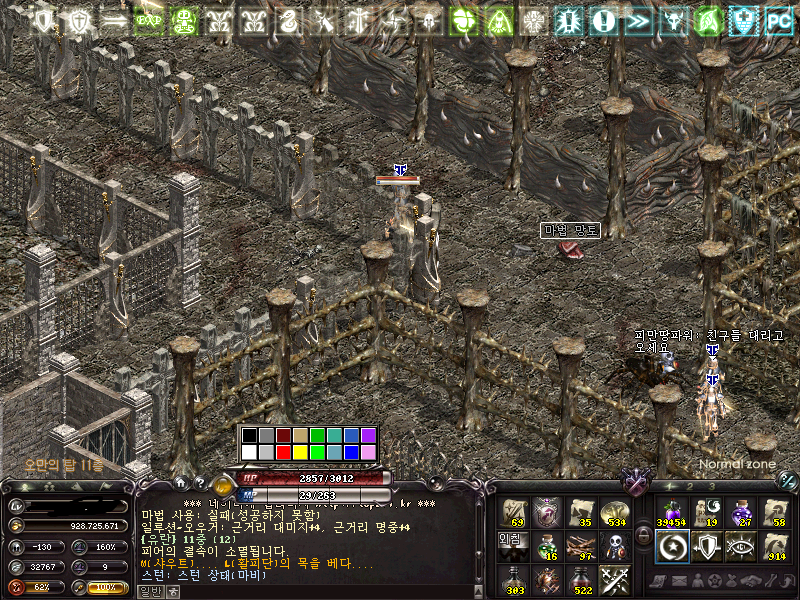Select the pink color swatch
The image size is (800, 600).
coord(368,453)
